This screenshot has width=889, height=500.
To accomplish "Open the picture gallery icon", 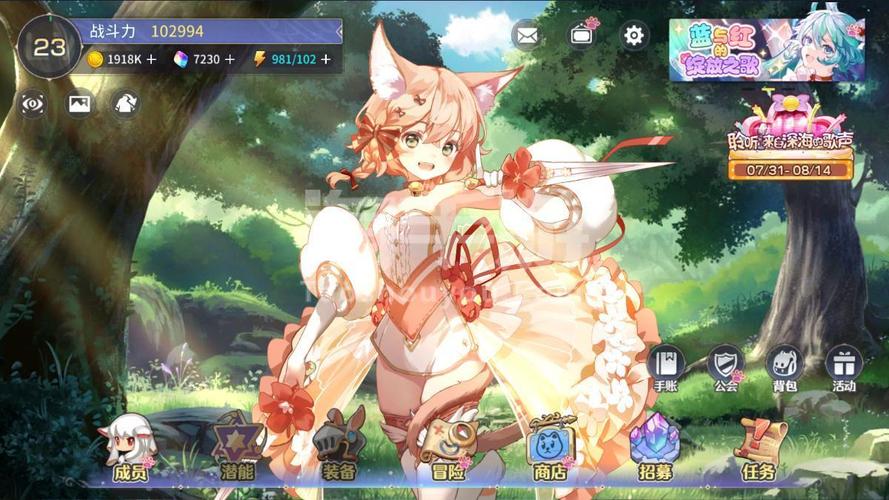I will 80,103.
